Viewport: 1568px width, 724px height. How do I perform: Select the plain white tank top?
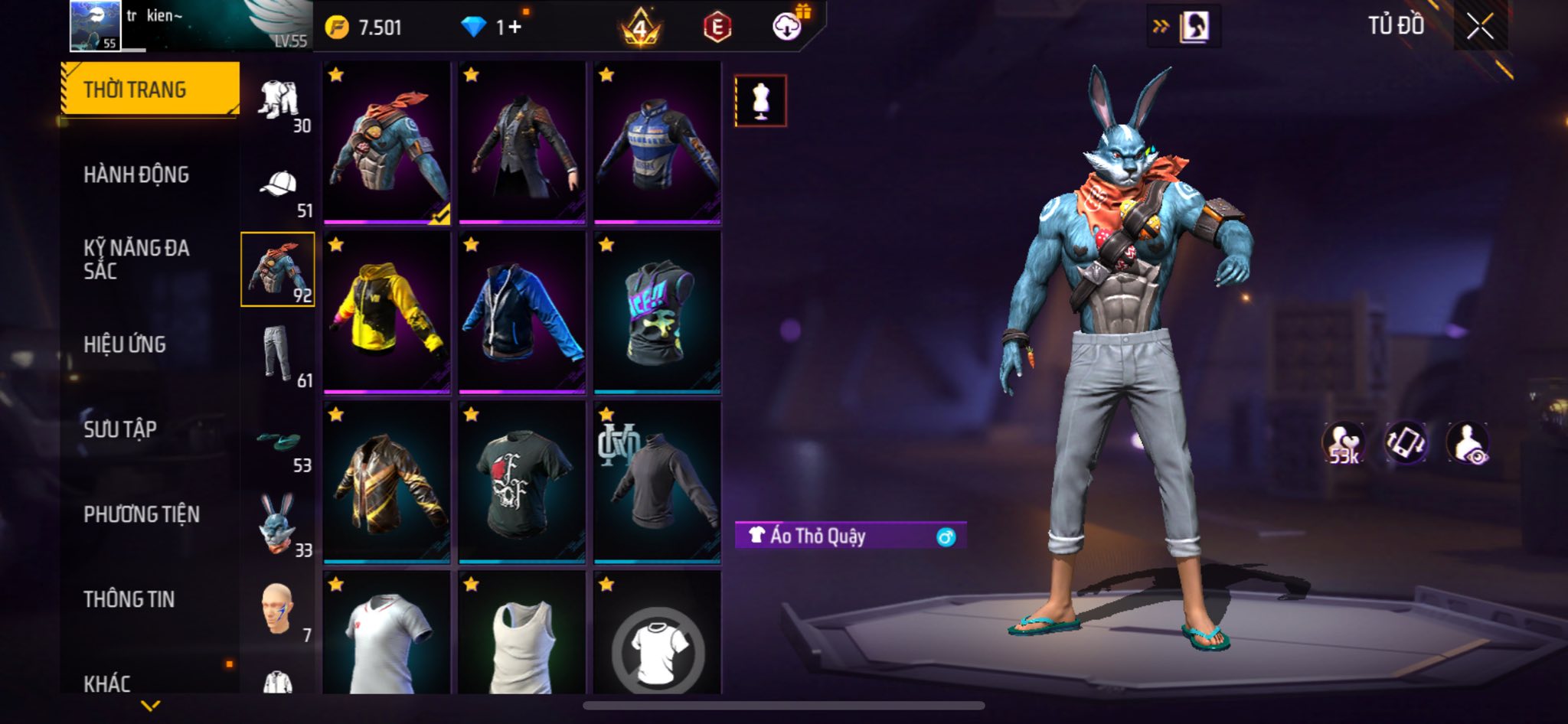(522, 639)
